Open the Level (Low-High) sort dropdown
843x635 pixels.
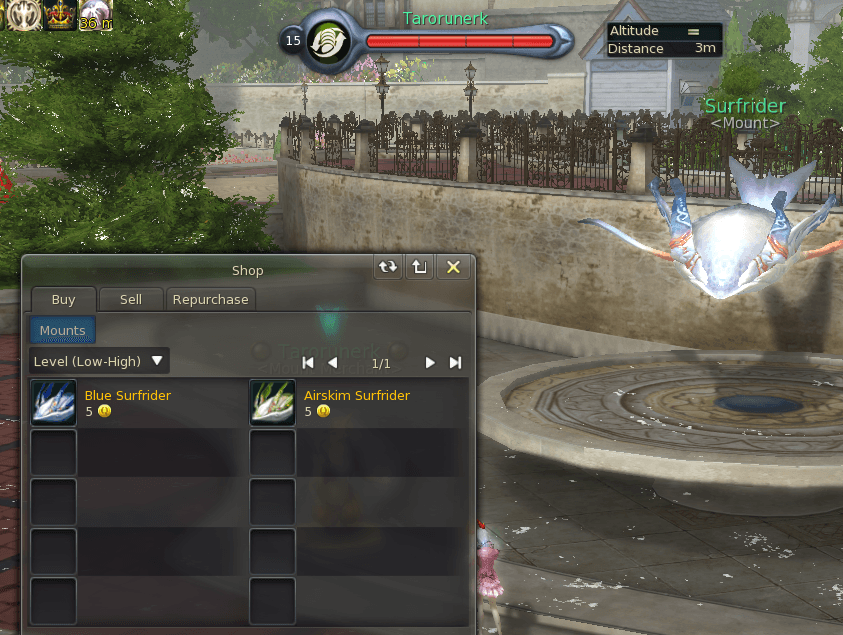coord(98,360)
